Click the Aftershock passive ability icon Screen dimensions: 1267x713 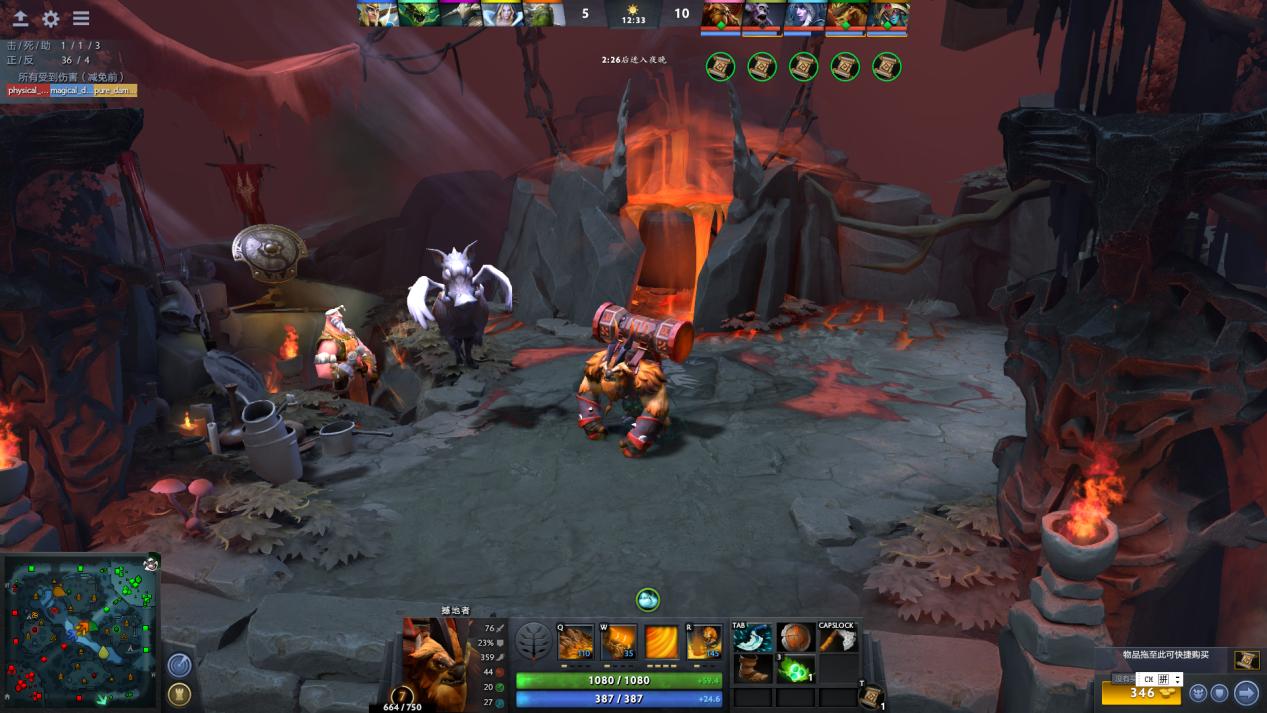click(661, 642)
